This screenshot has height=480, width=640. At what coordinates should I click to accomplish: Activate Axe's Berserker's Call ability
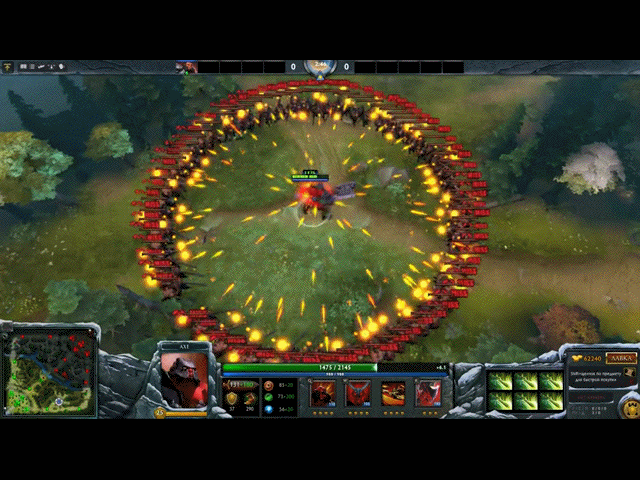pos(323,394)
